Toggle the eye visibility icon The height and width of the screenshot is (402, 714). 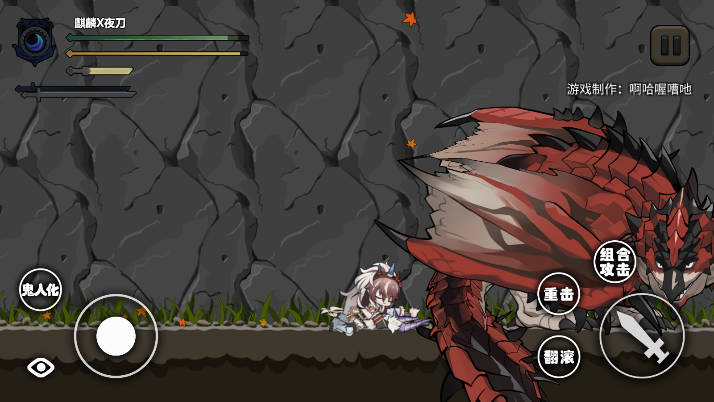point(41,367)
